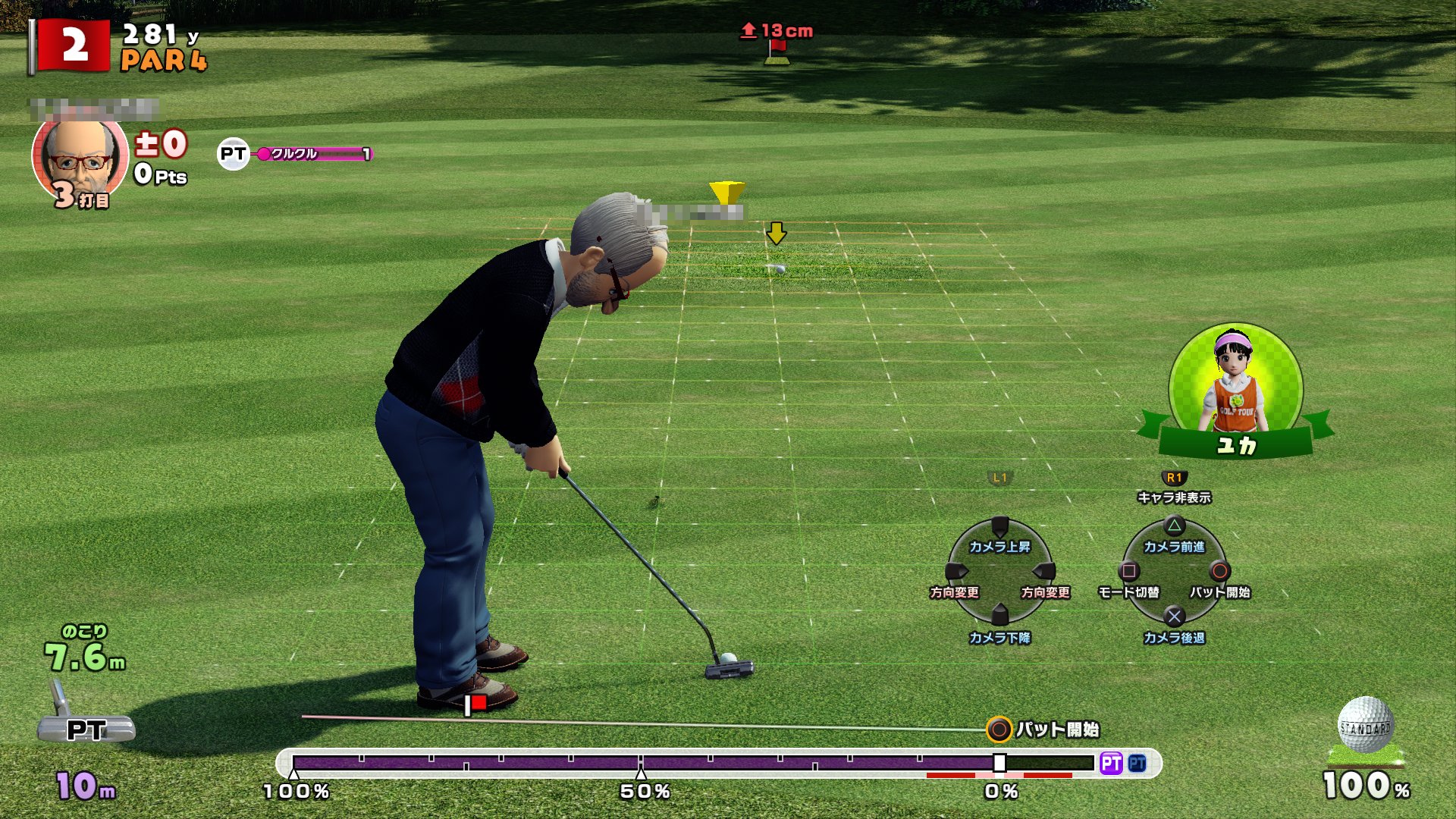1456x819 pixels.
Task: Click the STANDARD golf ball icon
Action: tap(1365, 726)
